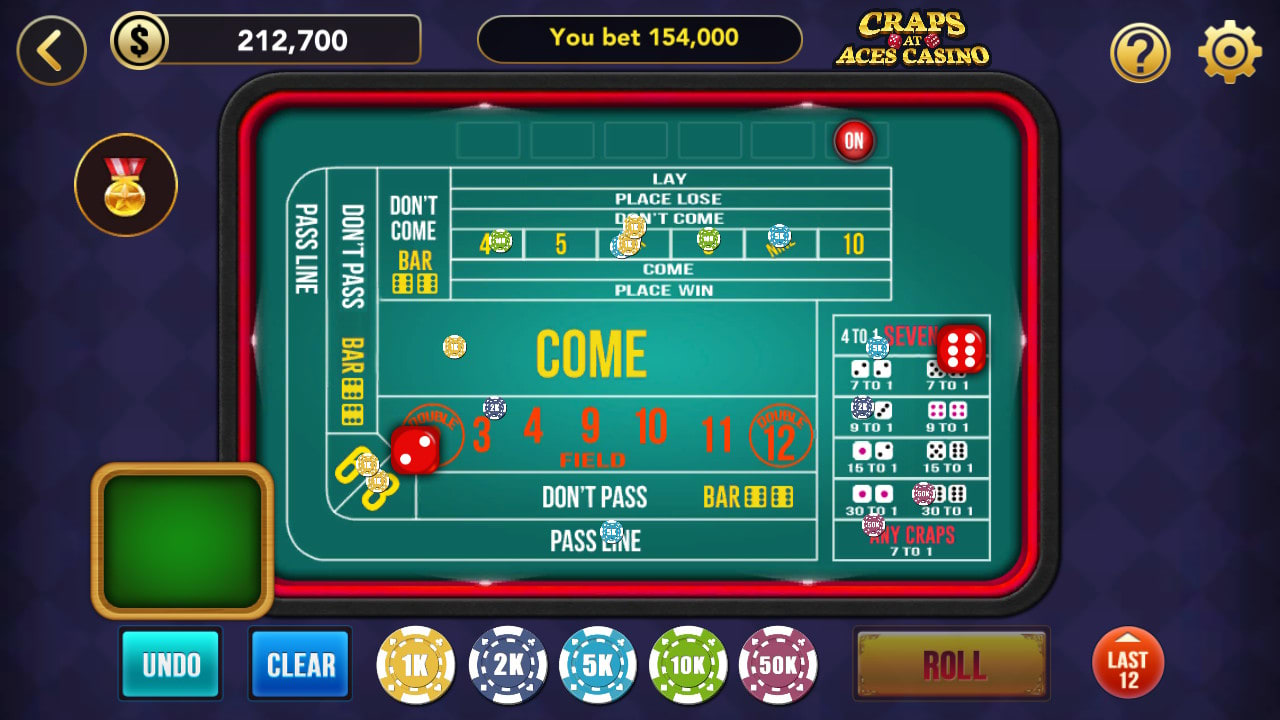Select the 1K betting chip
The image size is (1280, 720).
tap(415, 663)
